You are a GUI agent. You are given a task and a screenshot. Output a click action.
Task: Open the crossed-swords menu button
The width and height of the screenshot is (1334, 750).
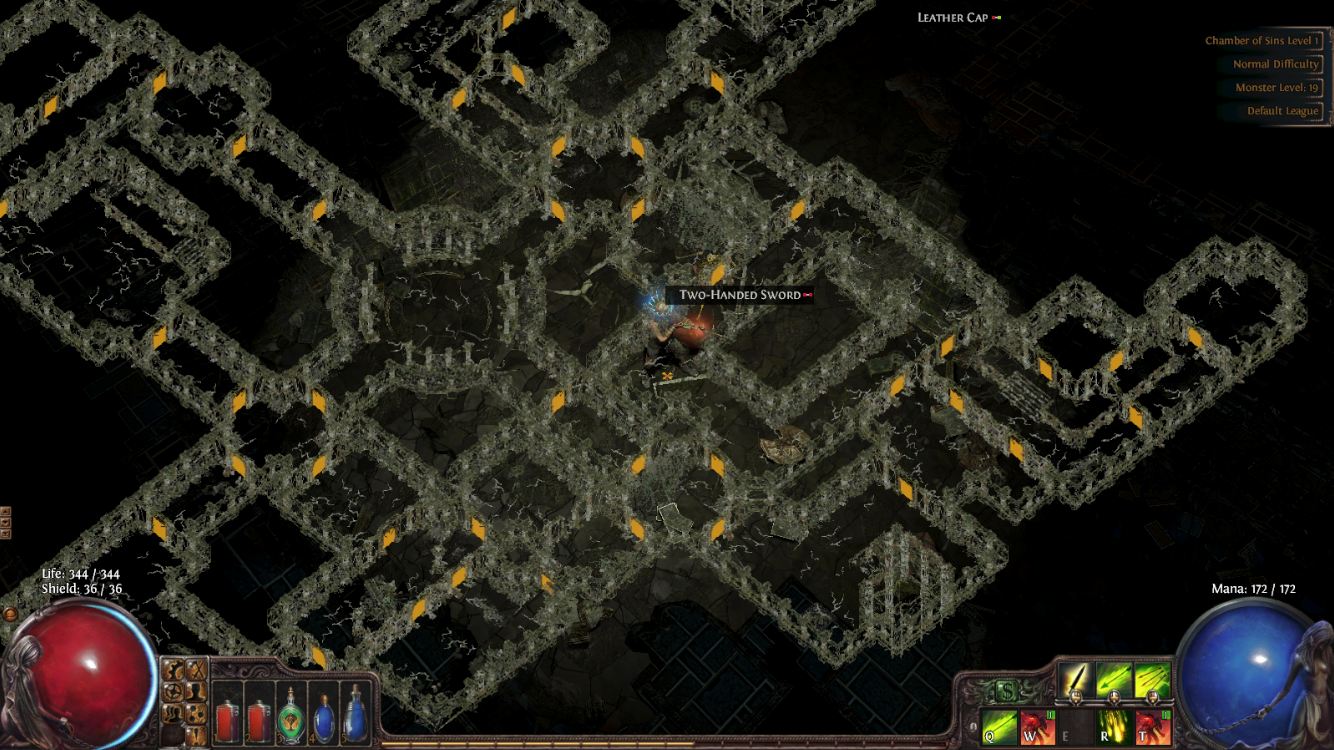pos(198,670)
